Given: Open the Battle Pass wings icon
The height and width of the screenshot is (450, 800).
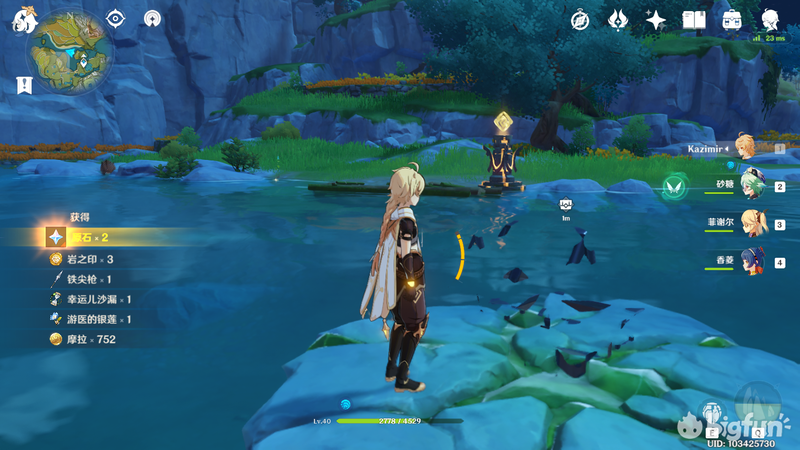Looking at the screenshot, I should click(x=618, y=20).
